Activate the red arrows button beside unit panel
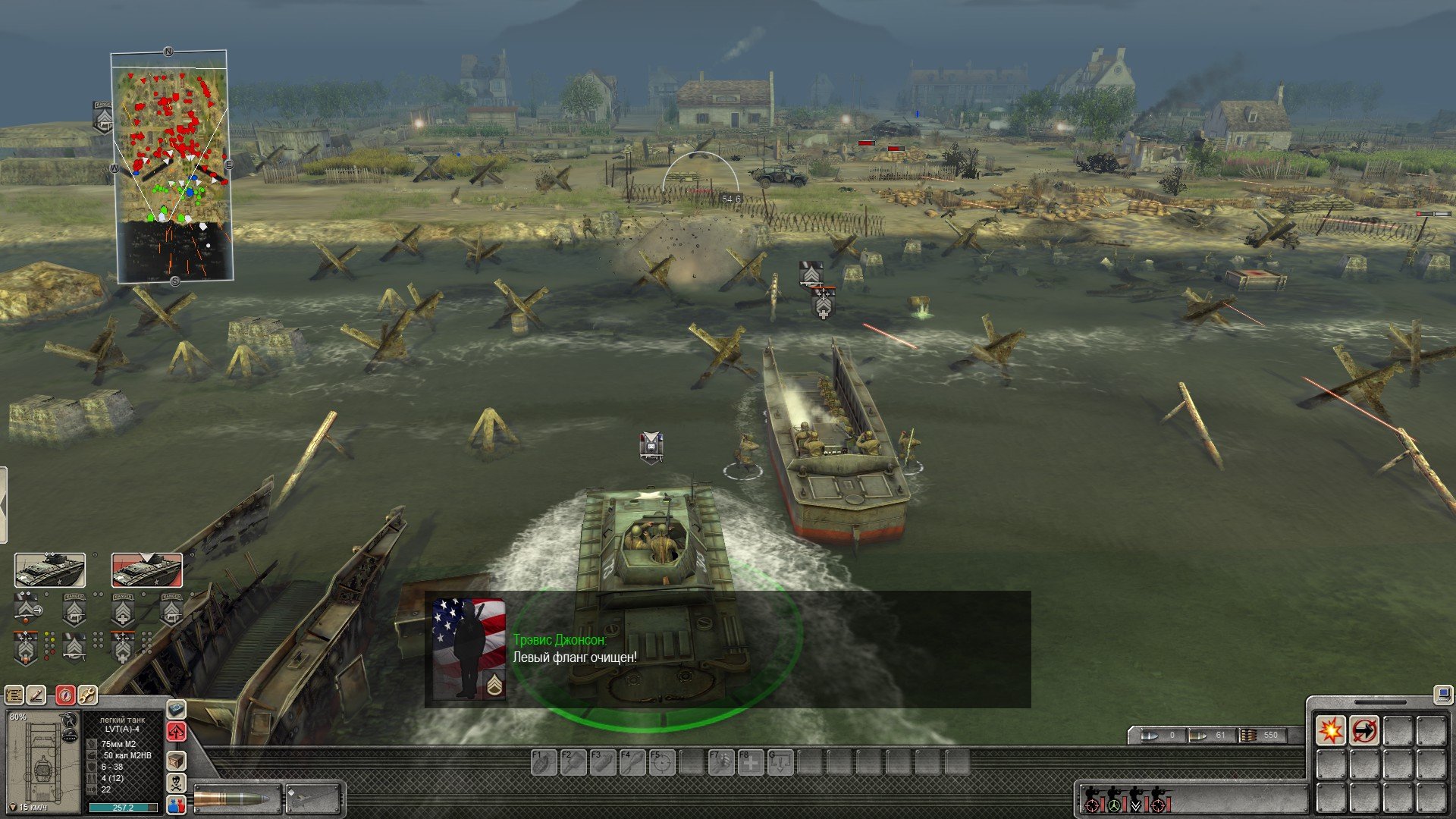Screen dimensions: 1456x819 tap(176, 732)
